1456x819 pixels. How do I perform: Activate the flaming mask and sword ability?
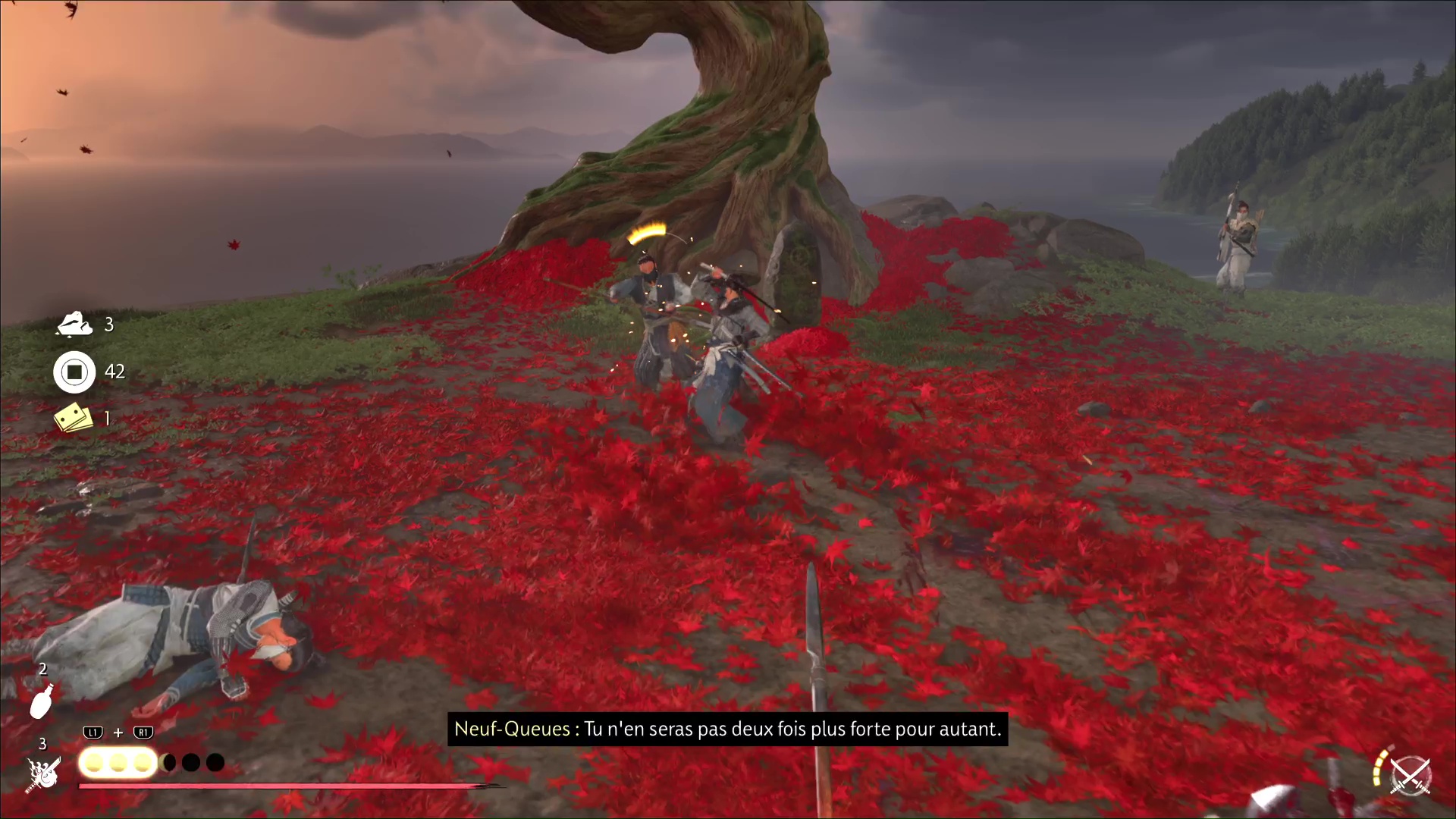[x=44, y=773]
